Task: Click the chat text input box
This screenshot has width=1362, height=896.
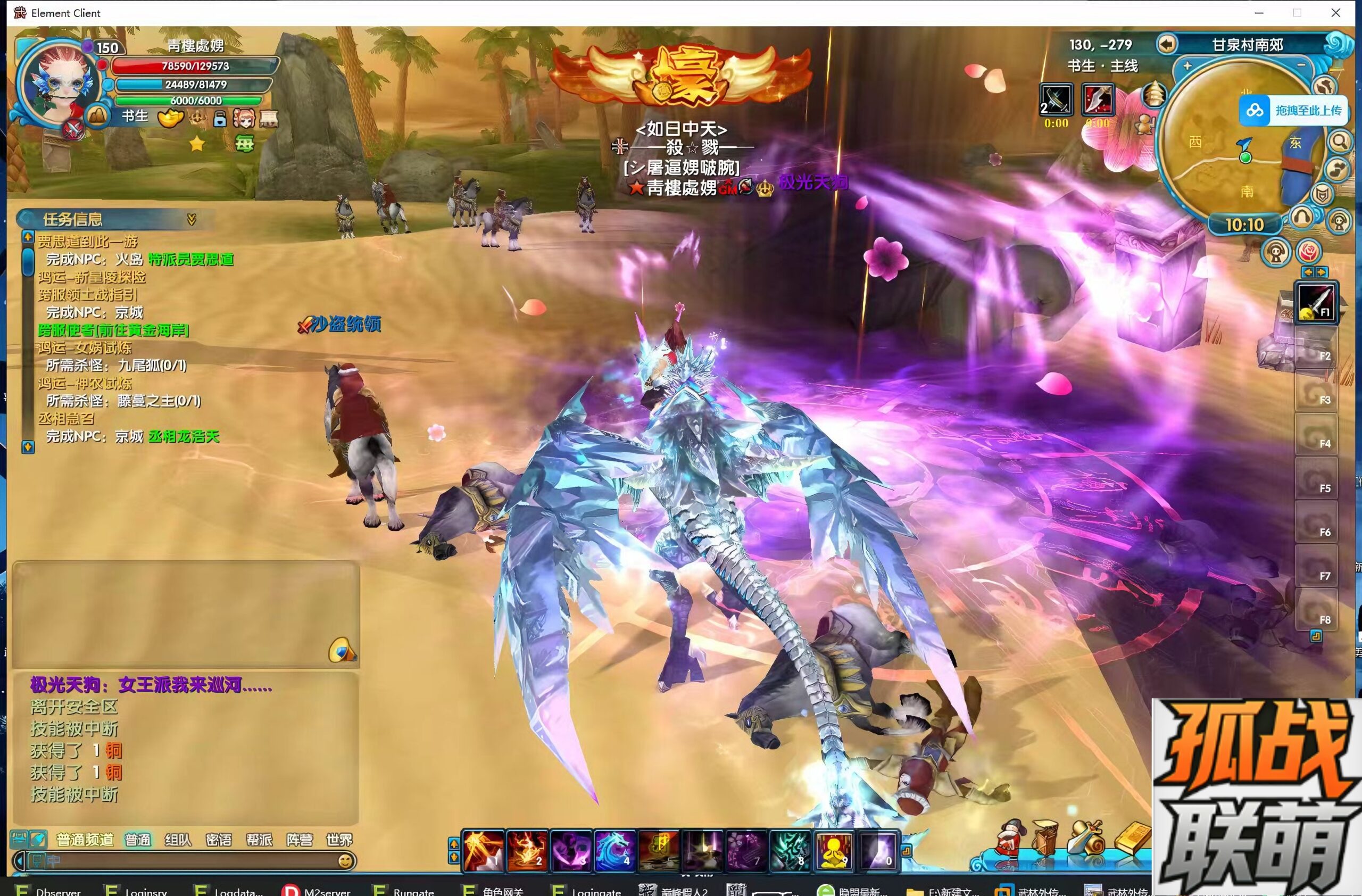Action: pyautogui.click(x=183, y=861)
